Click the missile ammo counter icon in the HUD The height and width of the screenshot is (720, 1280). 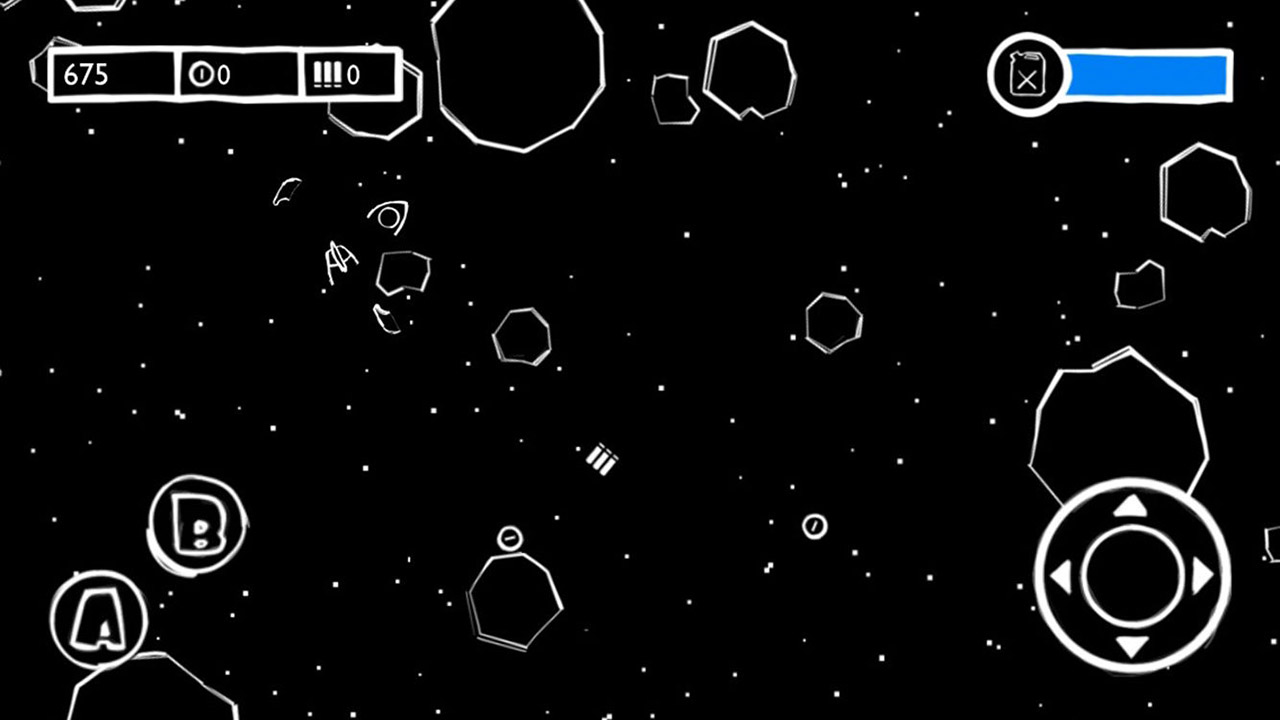328,75
